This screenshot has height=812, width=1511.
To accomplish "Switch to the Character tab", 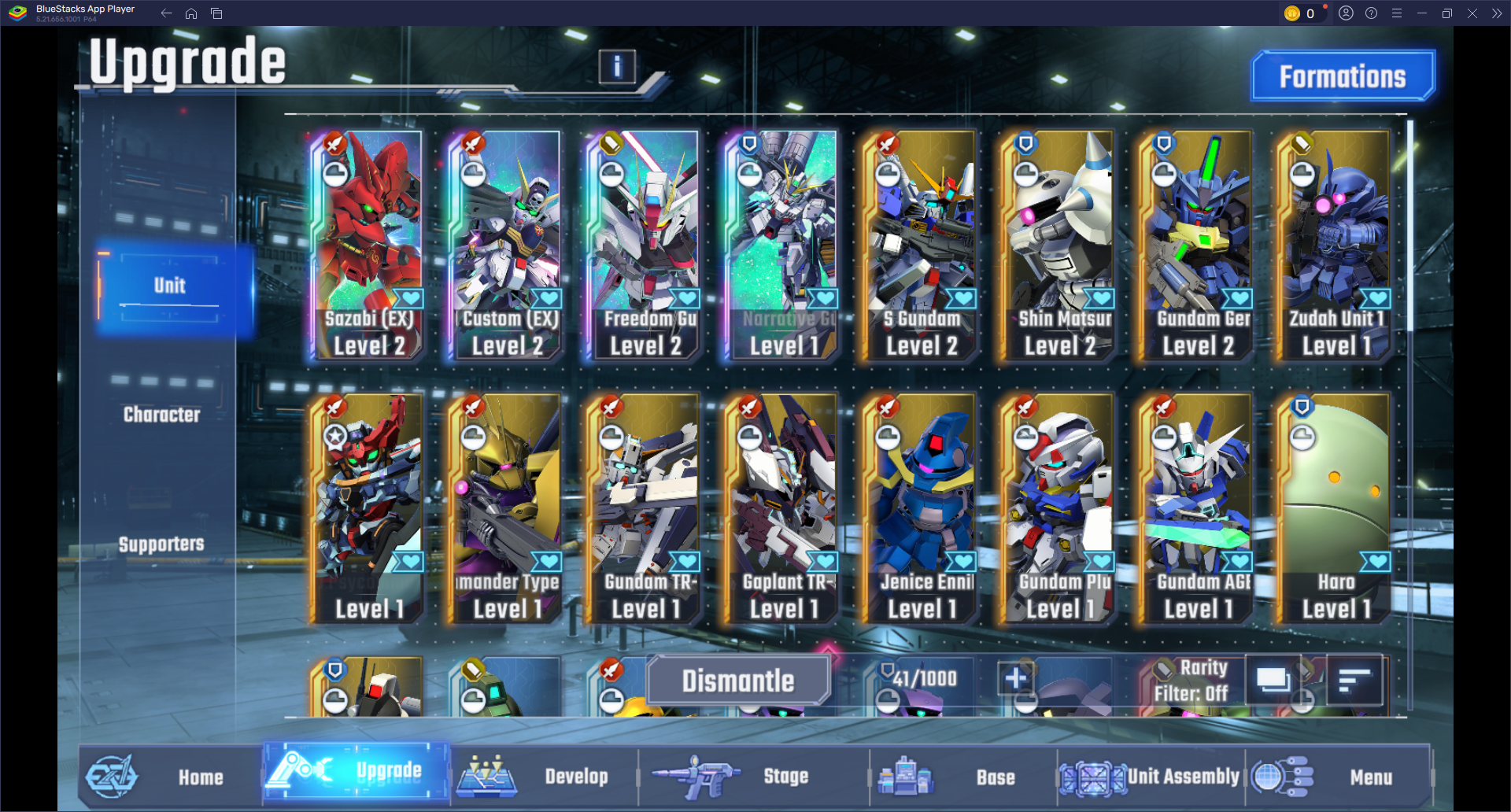I will (162, 415).
